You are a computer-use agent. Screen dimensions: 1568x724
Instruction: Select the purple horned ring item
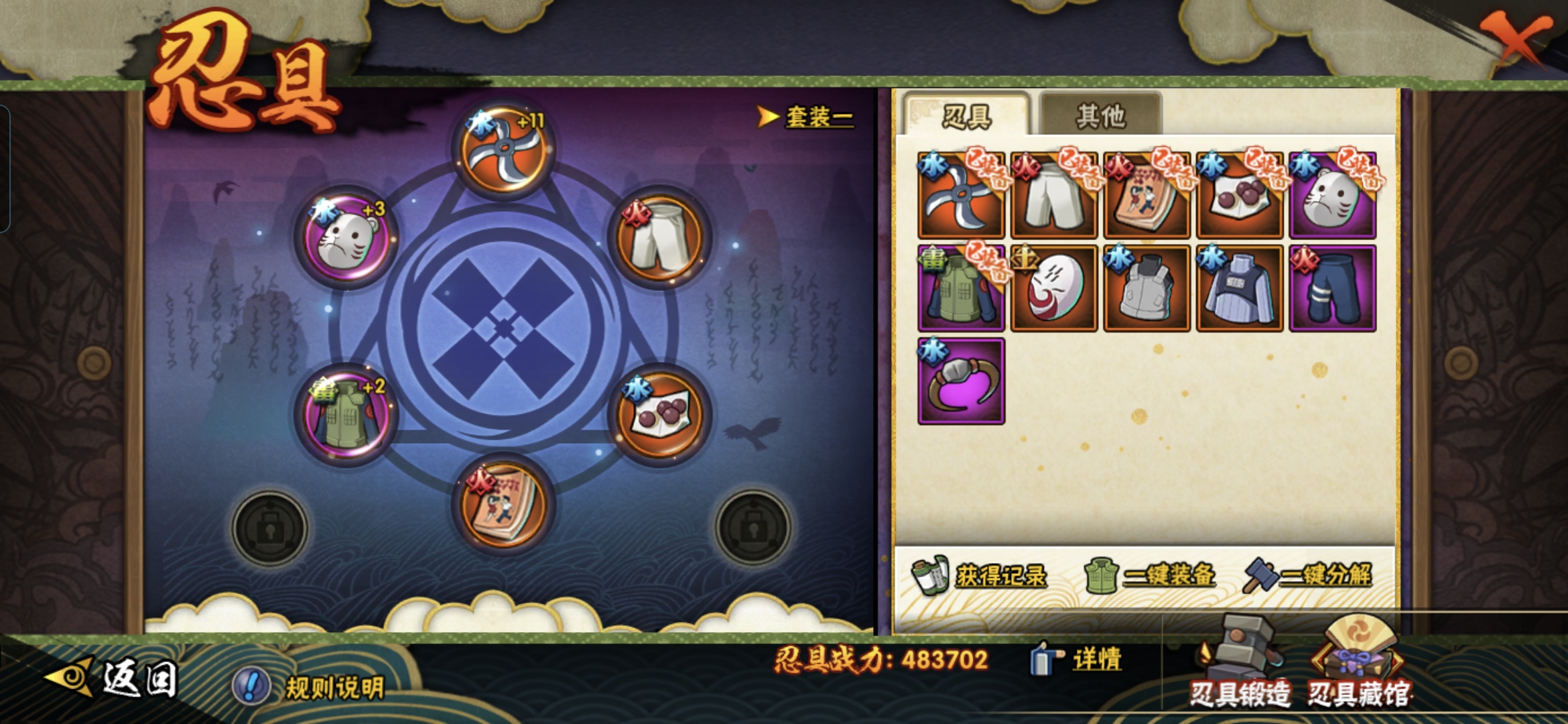click(x=961, y=381)
